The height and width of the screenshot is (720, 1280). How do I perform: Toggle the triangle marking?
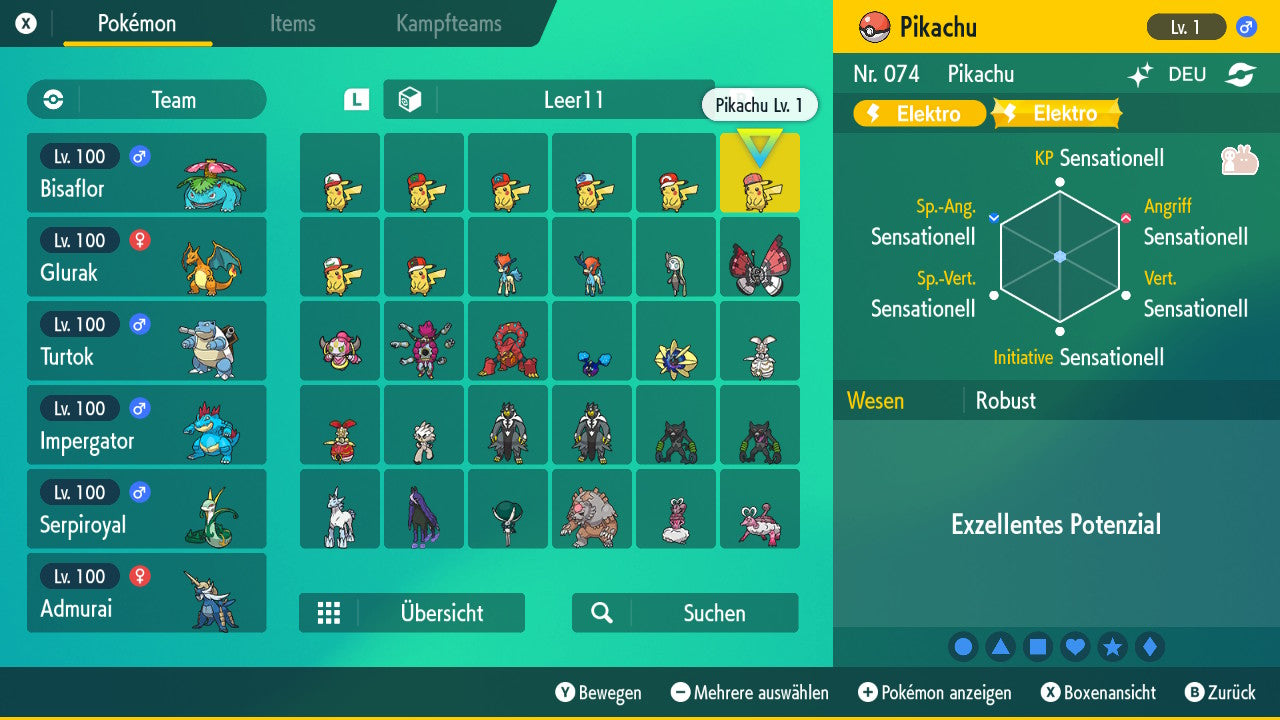1001,646
